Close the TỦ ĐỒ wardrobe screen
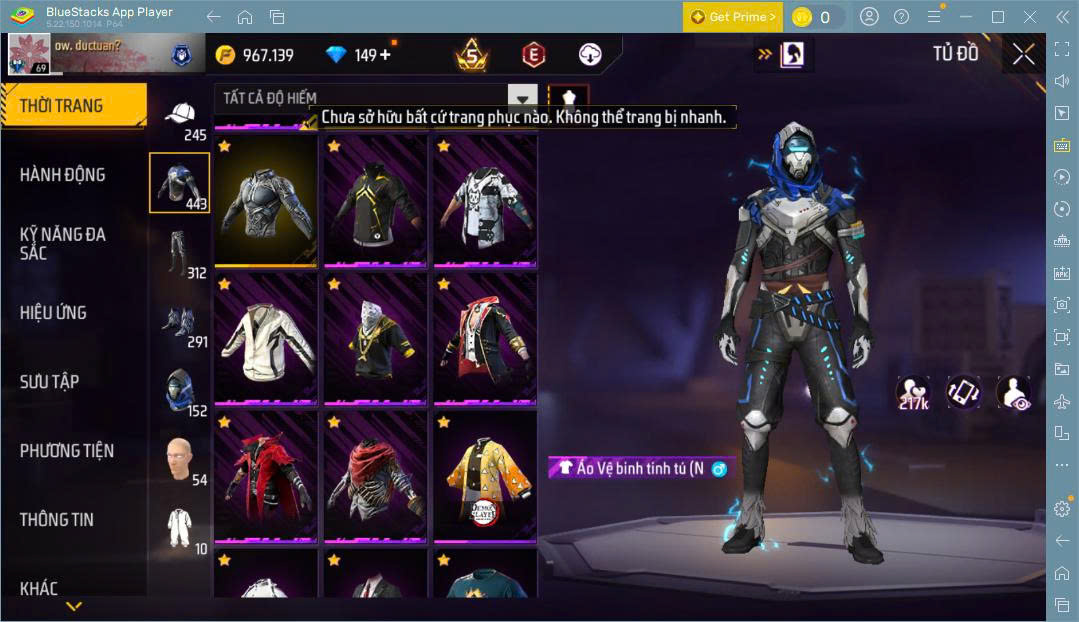The image size is (1079, 622). (x=1023, y=54)
